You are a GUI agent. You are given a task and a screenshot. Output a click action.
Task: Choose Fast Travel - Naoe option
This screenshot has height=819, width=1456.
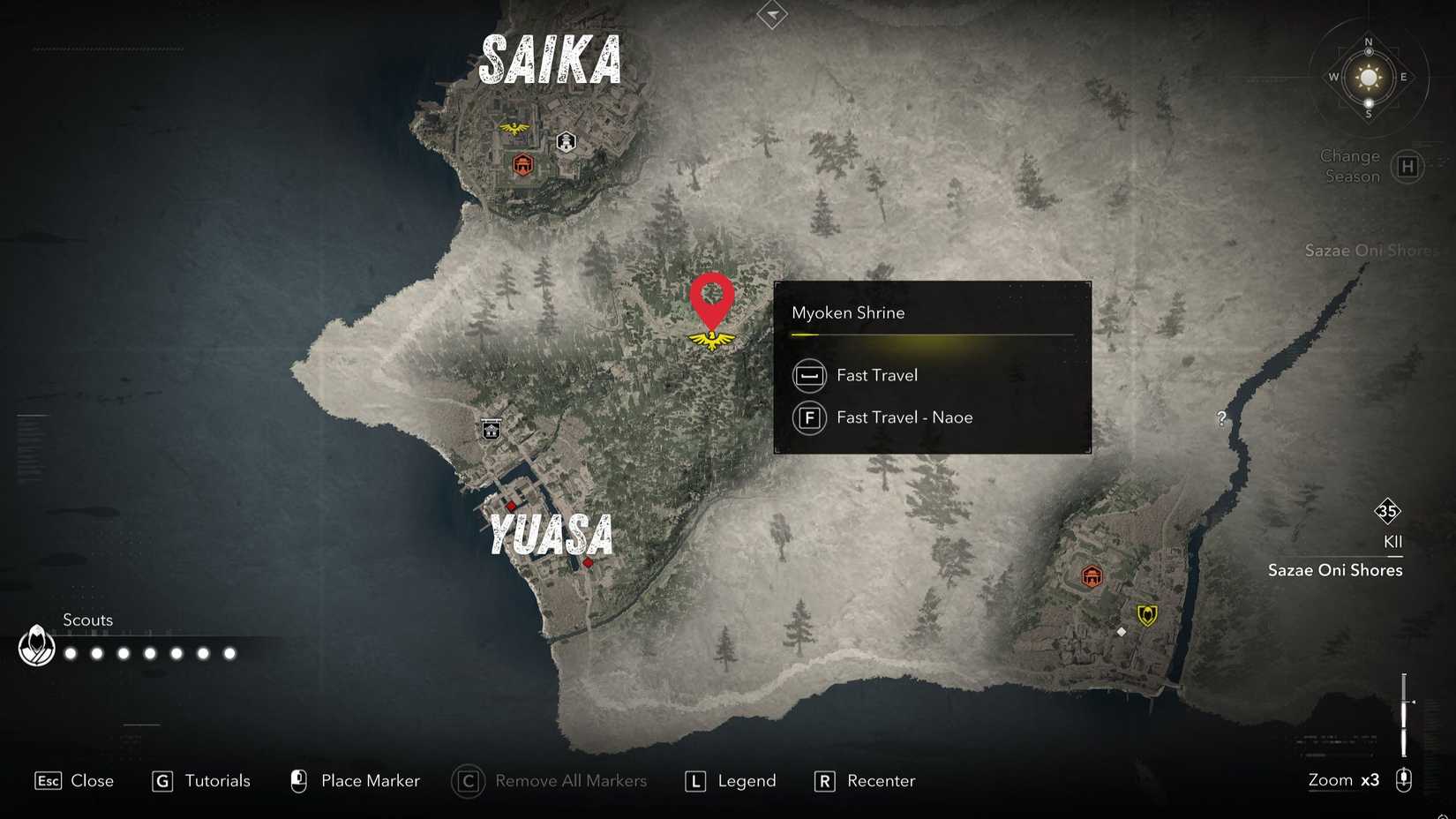pyautogui.click(x=904, y=417)
